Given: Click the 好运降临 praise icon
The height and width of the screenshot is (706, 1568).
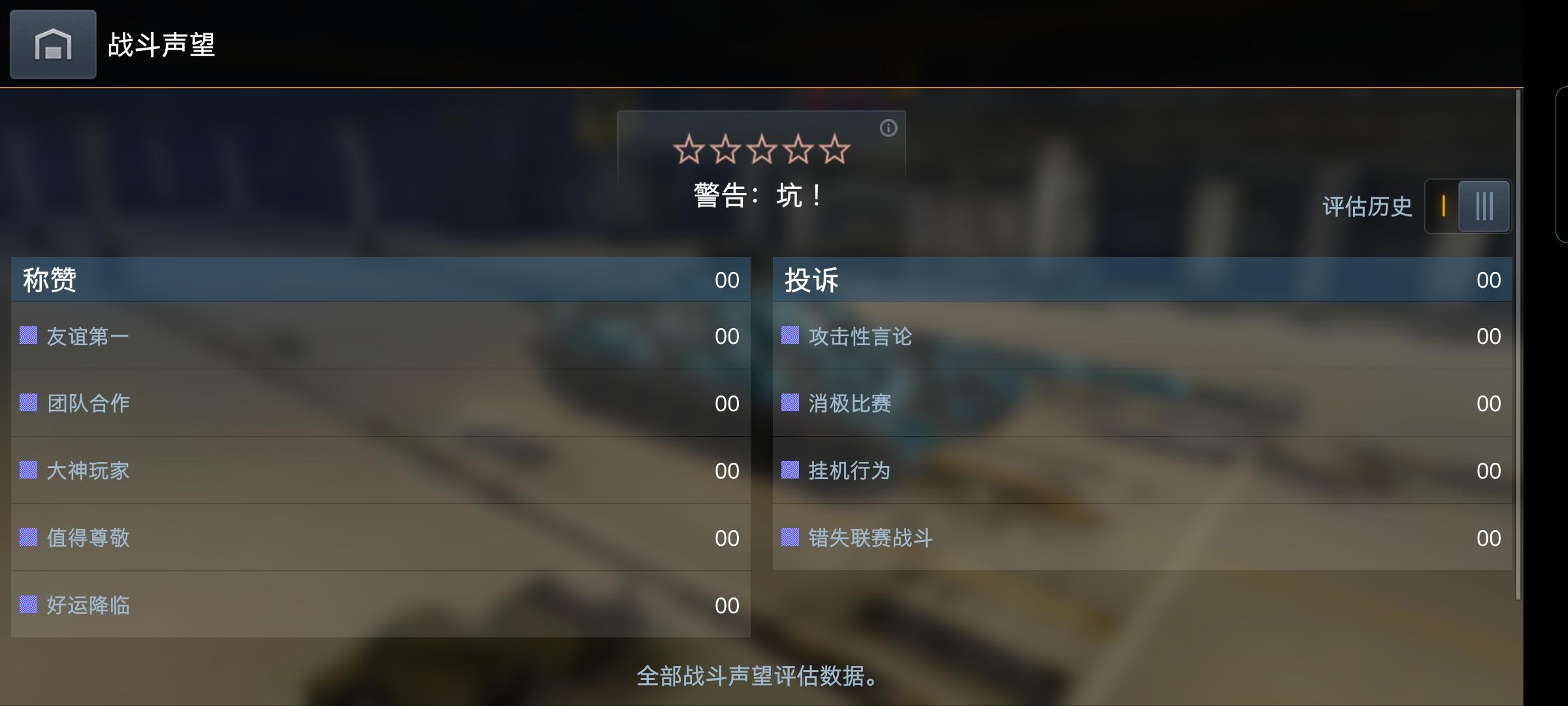Looking at the screenshot, I should tap(27, 606).
